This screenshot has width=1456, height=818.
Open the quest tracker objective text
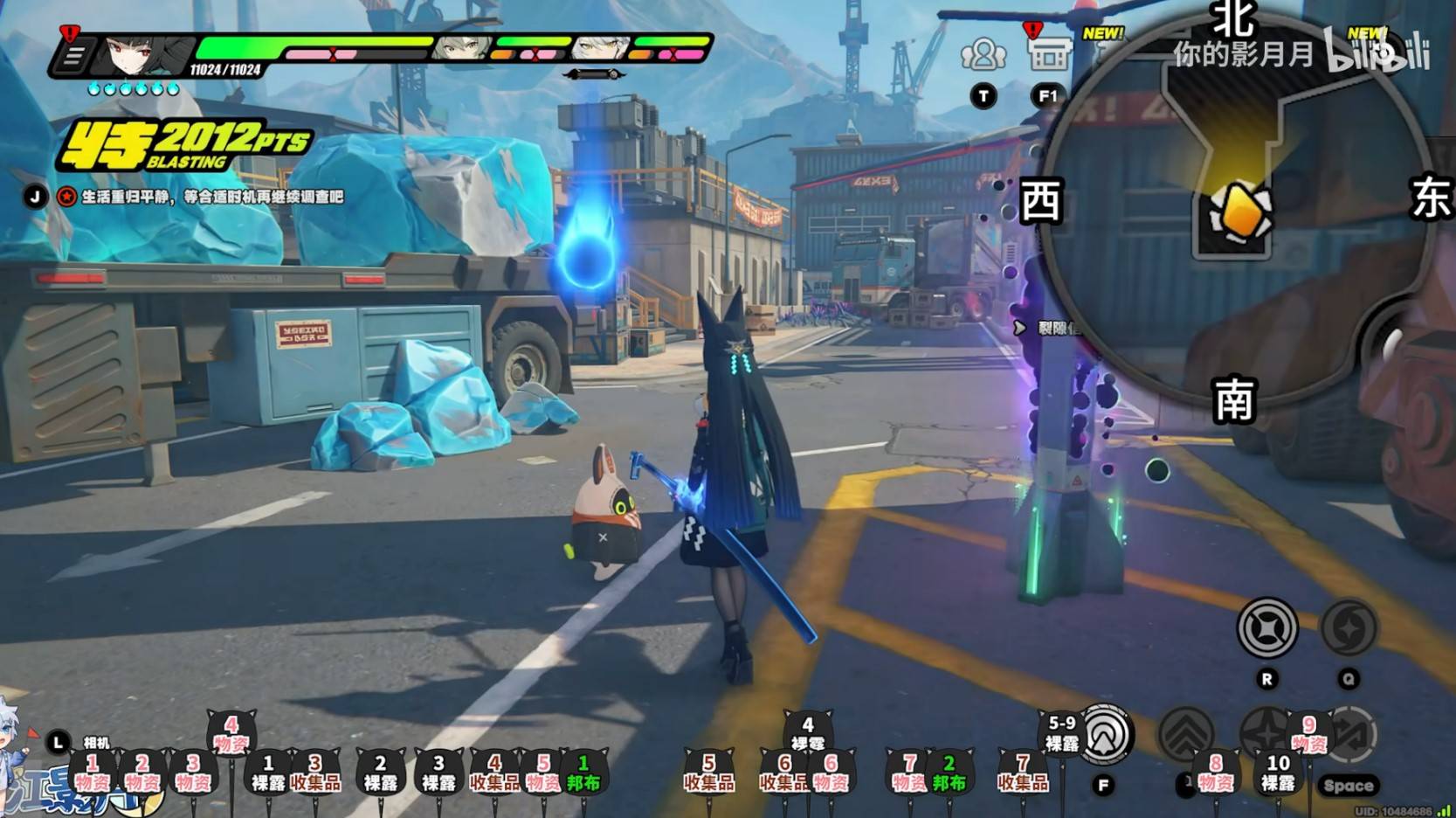click(x=212, y=198)
